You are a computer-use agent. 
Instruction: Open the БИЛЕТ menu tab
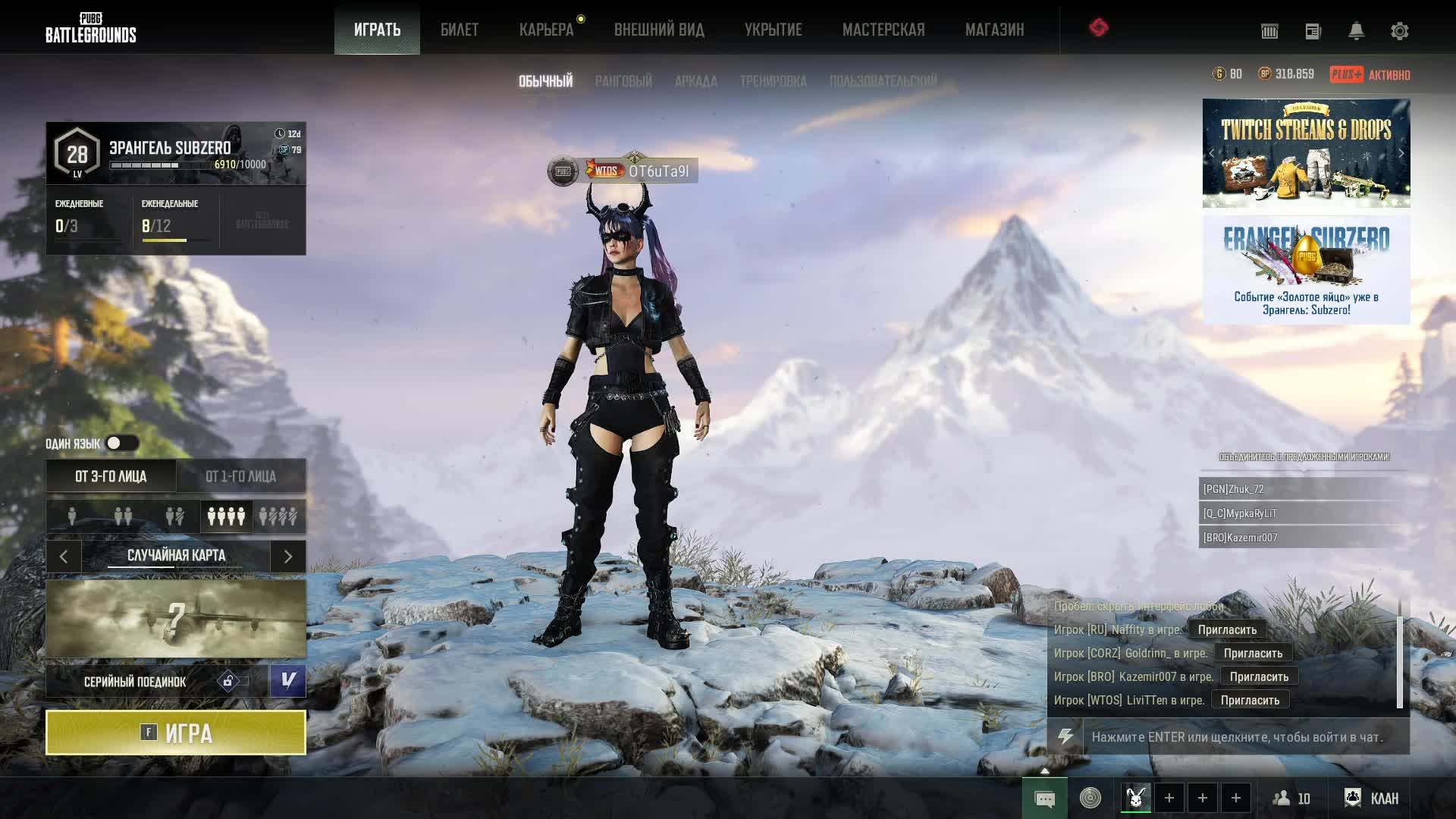click(x=460, y=30)
